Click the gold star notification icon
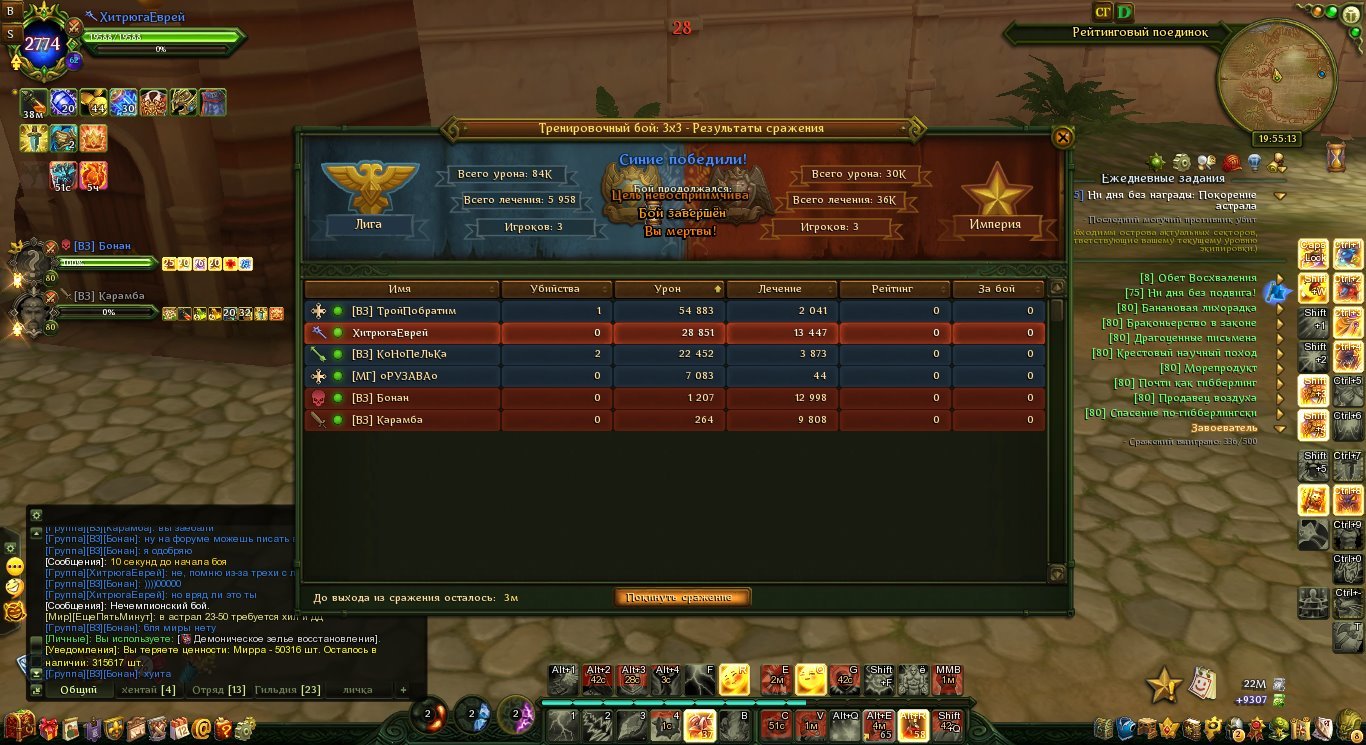The height and width of the screenshot is (745, 1366). click(1163, 685)
